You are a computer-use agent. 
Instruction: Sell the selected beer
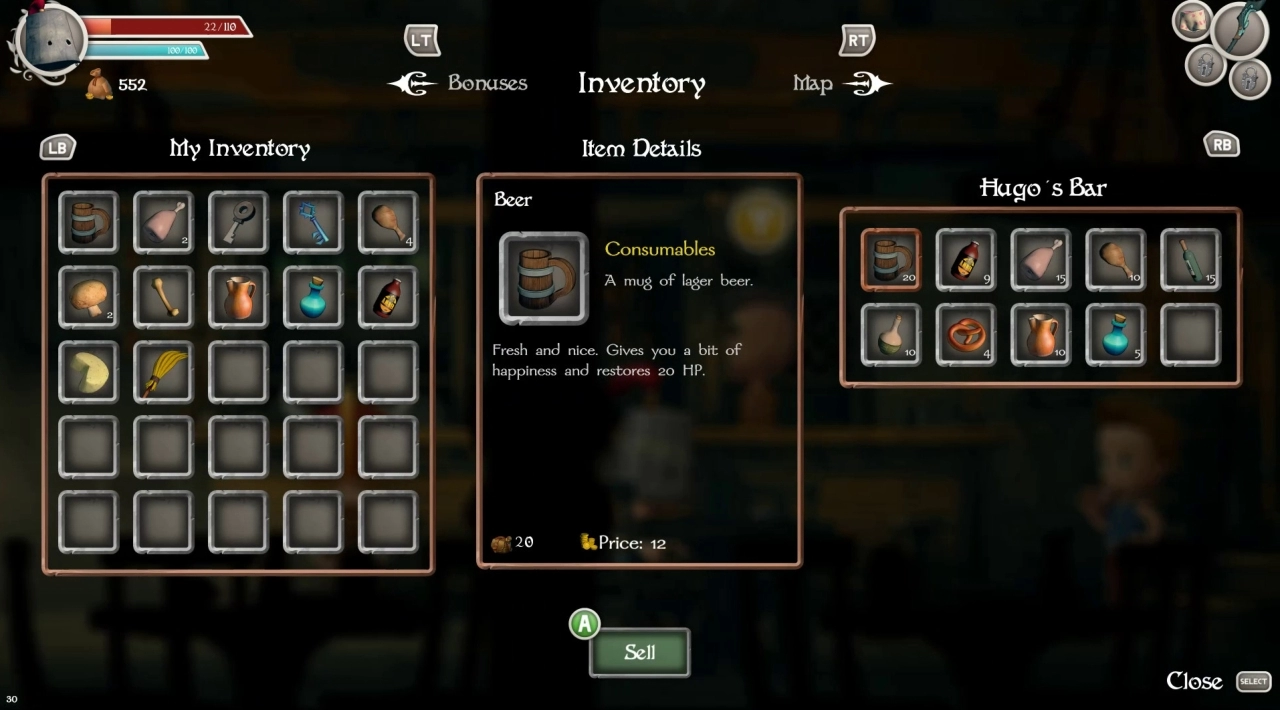639,653
